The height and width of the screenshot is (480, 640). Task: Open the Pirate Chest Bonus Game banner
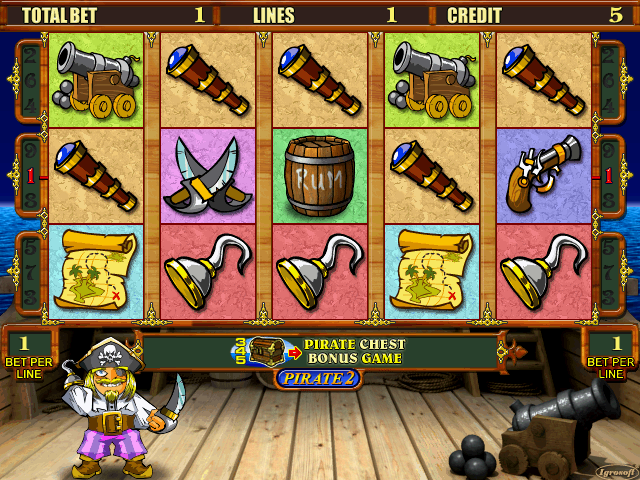(x=320, y=351)
